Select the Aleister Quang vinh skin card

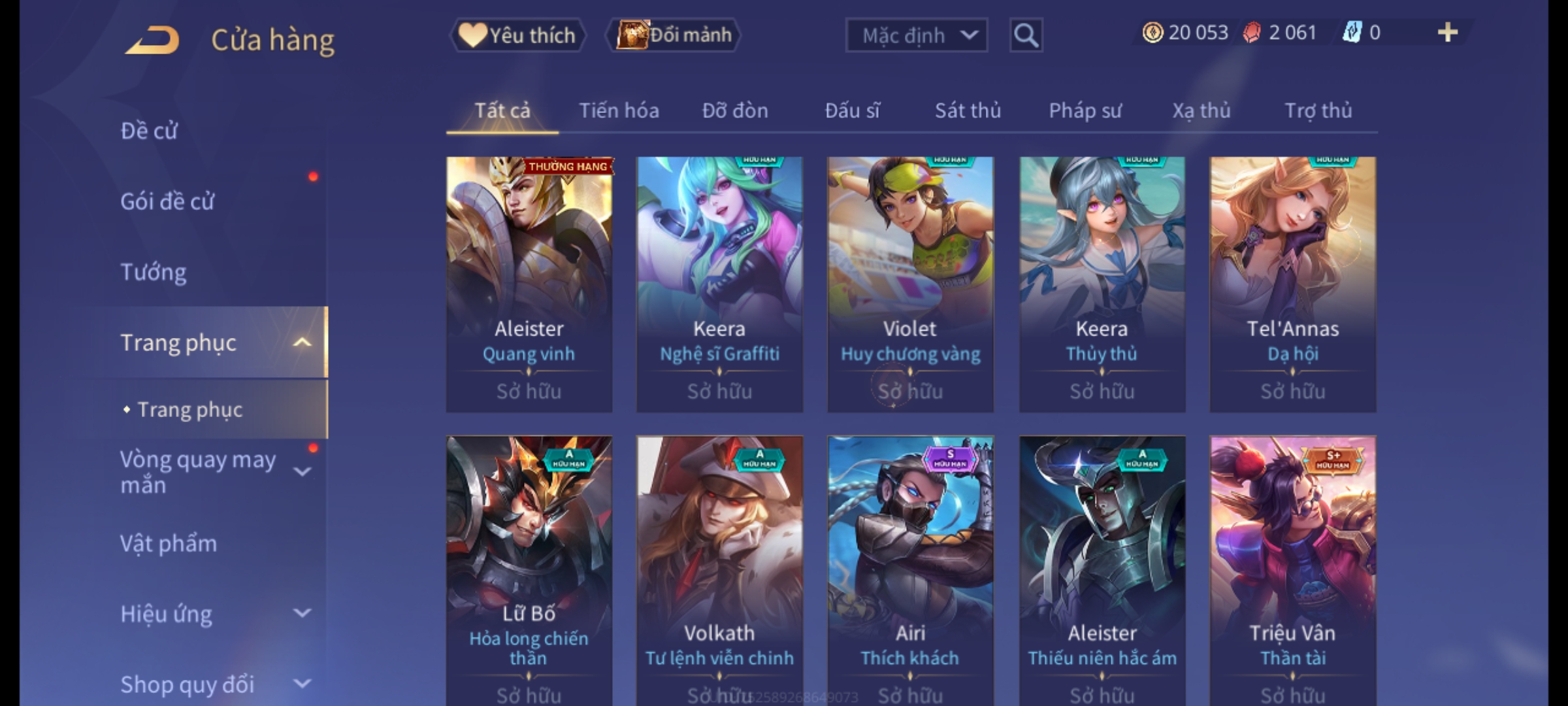coord(529,284)
